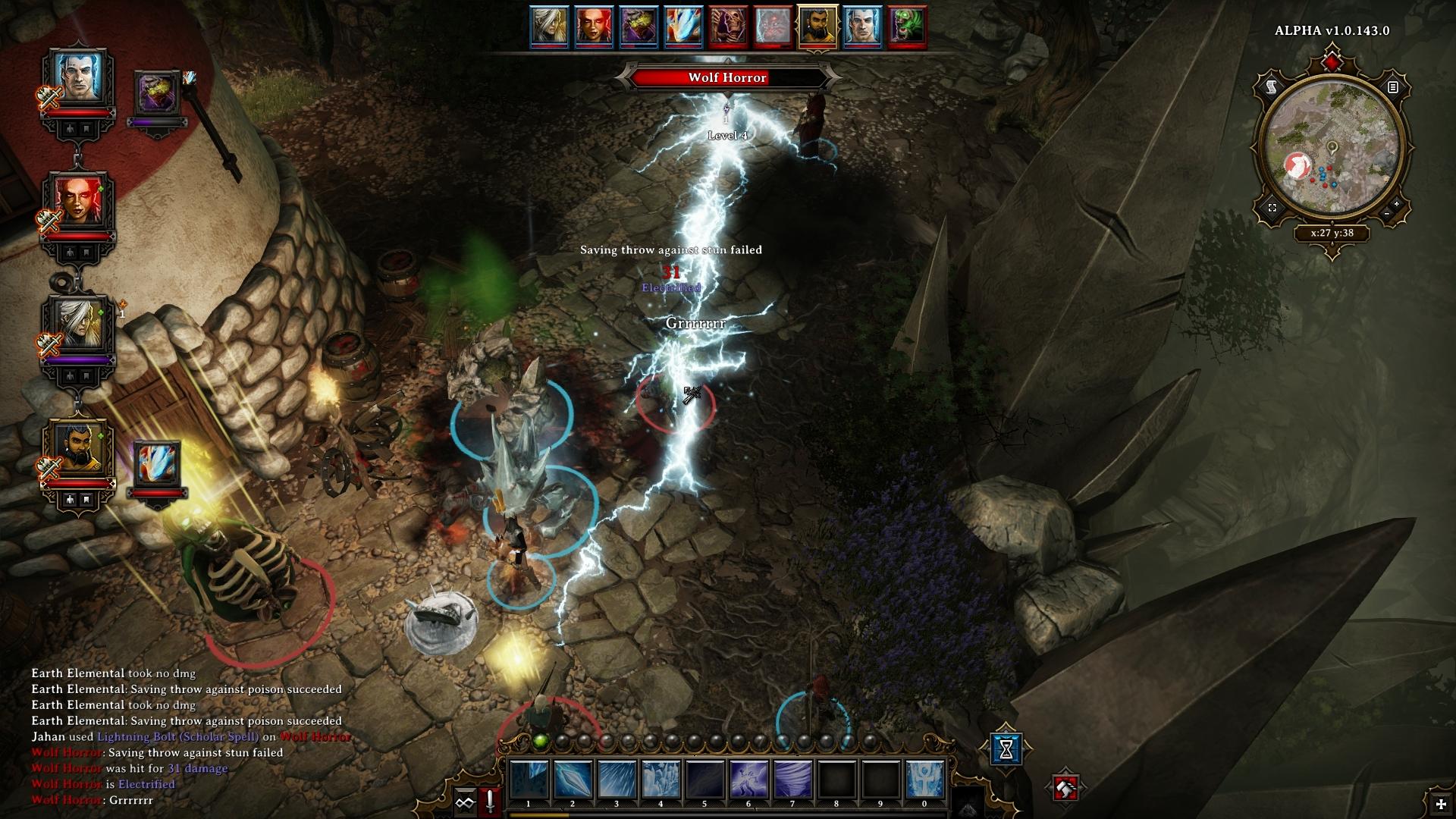Activate the ice shard skill in slot 2

(x=573, y=780)
